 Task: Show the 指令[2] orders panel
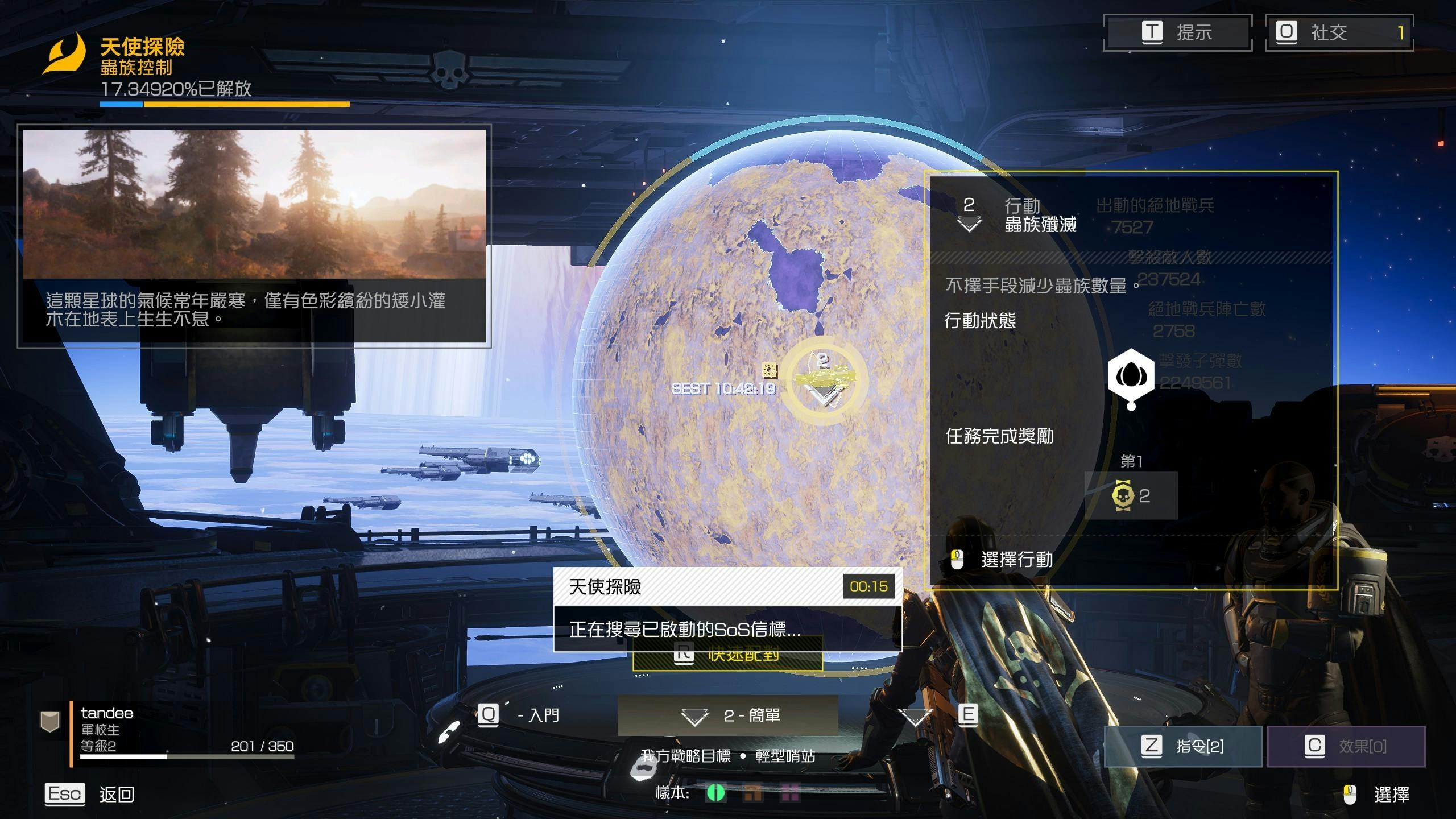pyautogui.click(x=1183, y=746)
